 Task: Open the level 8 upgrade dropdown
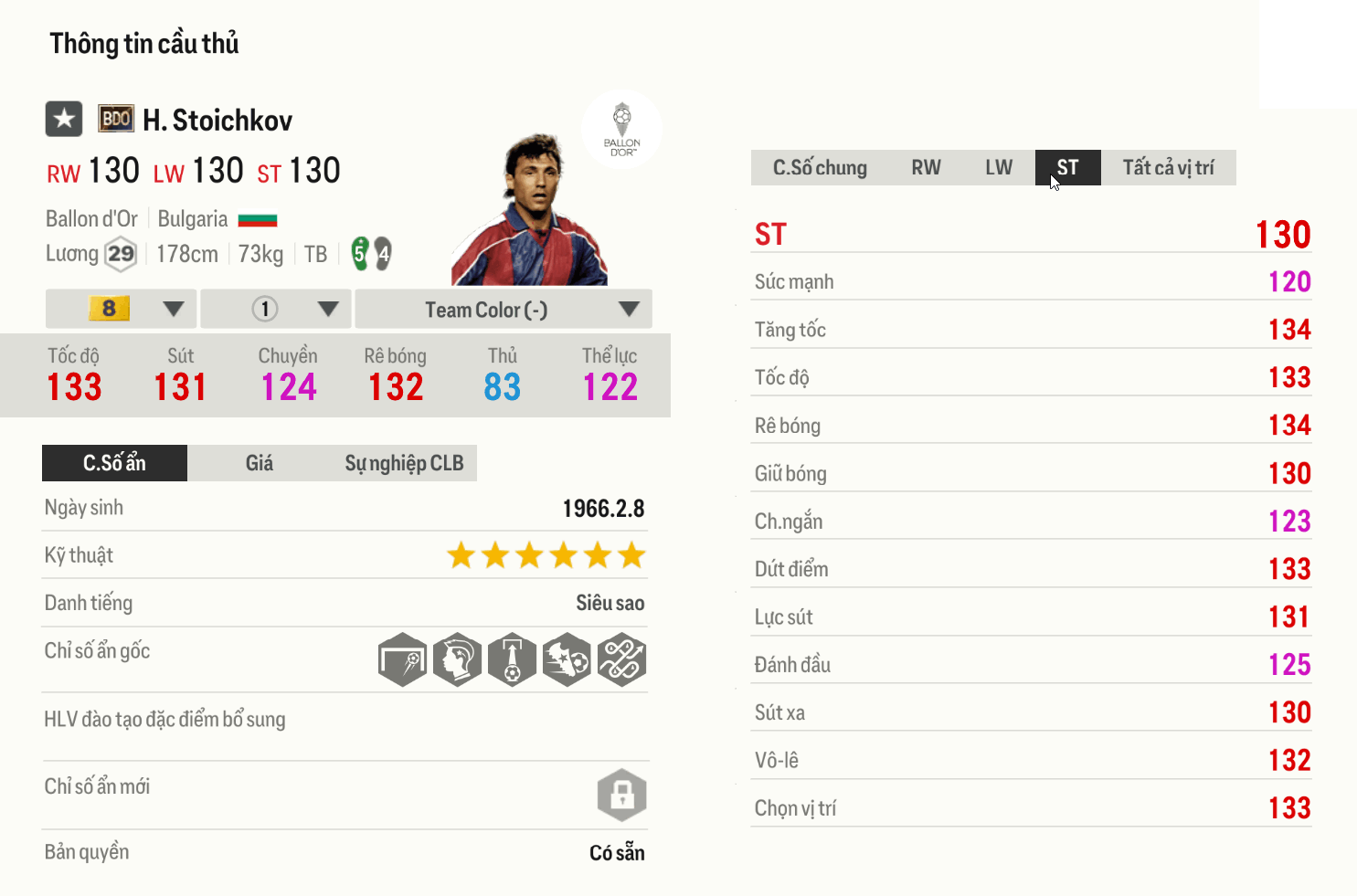pos(120,309)
